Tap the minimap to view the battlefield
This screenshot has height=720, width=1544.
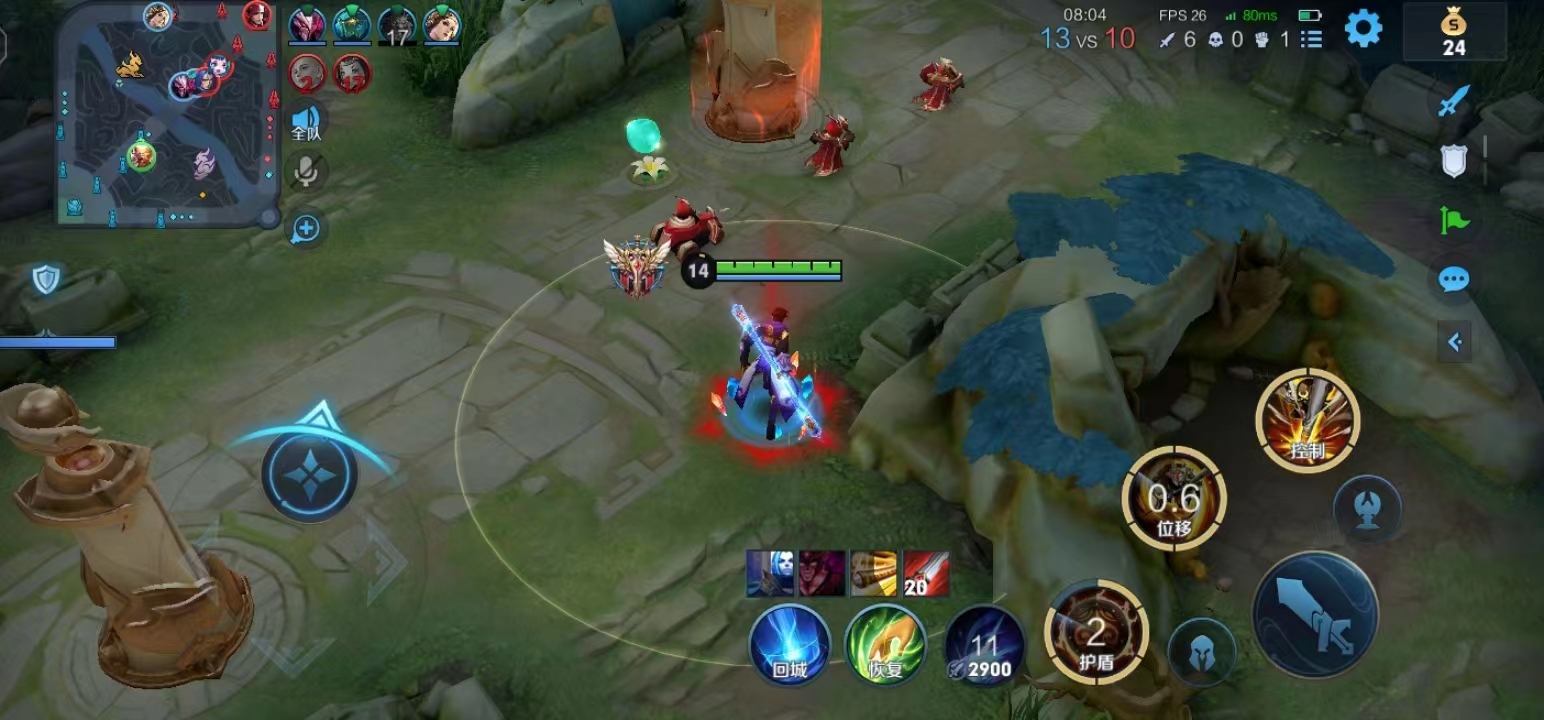coord(166,114)
